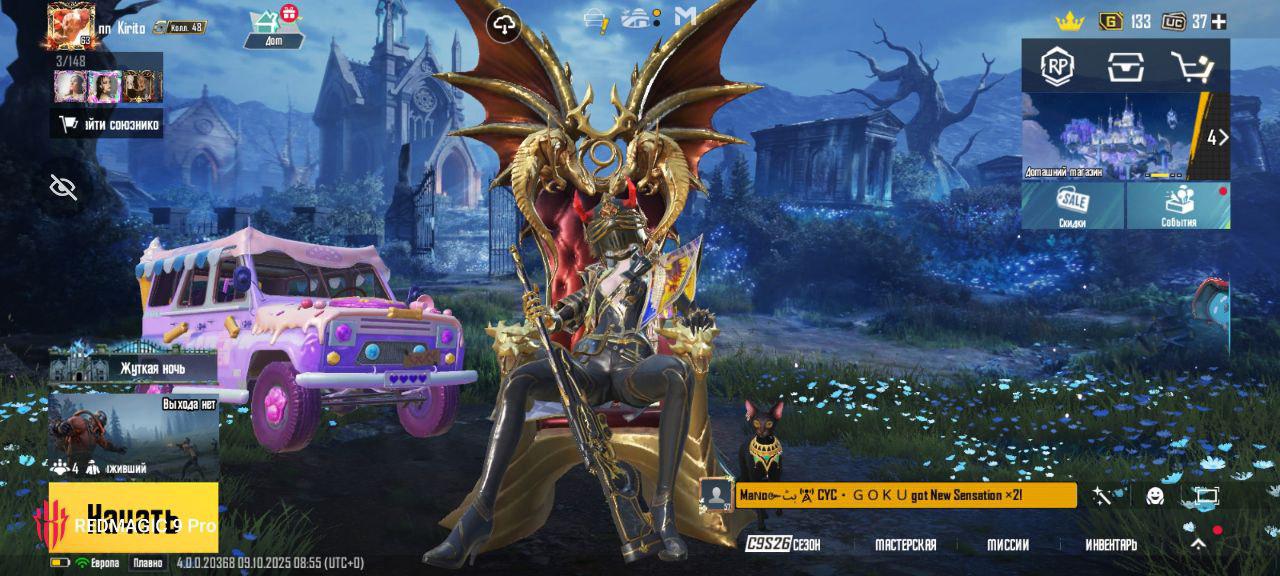1280x576 pixels.
Task: Open the Инвентарь inventory menu
Action: (1111, 545)
